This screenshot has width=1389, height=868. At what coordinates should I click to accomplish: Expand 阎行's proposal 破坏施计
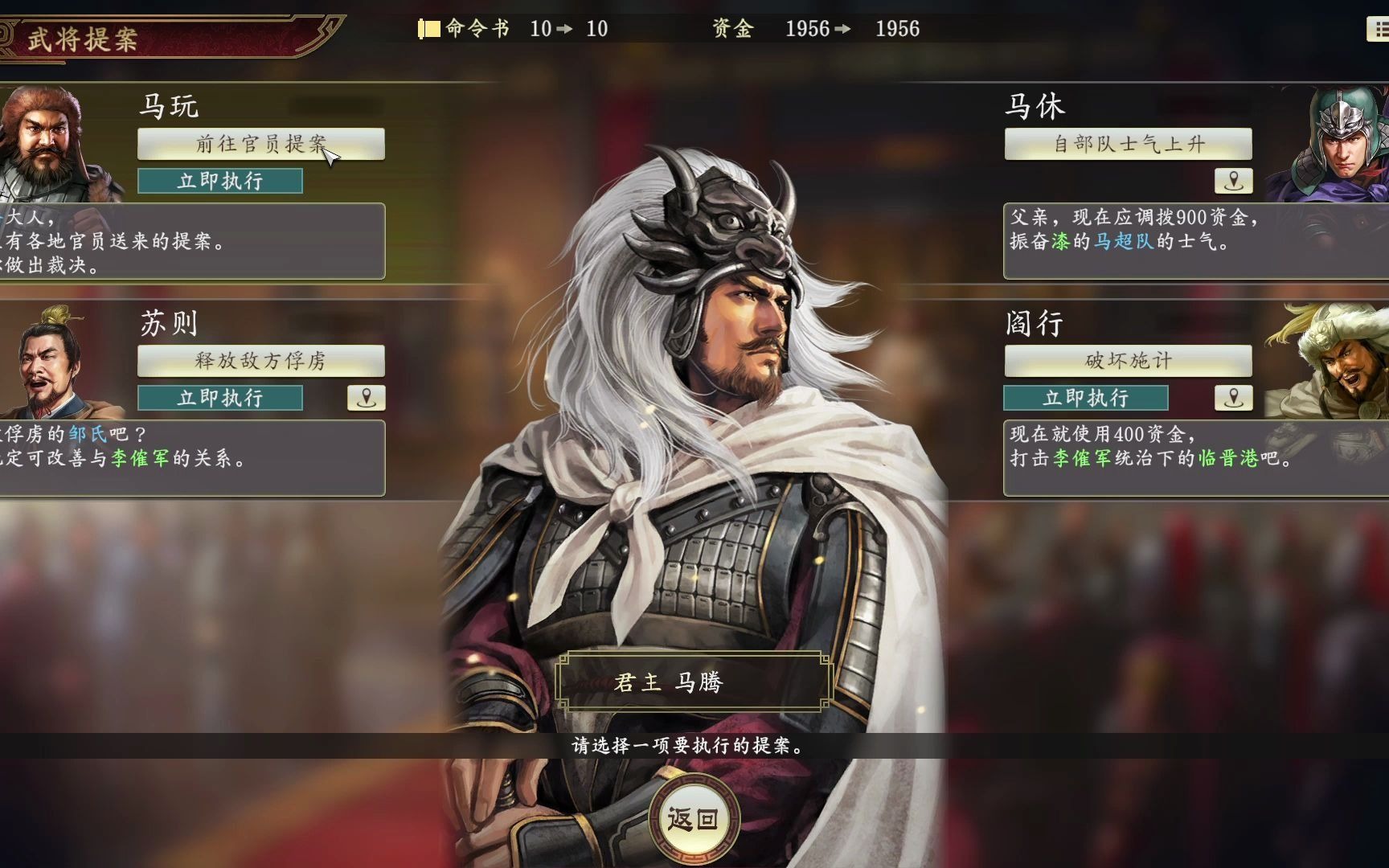[1127, 361]
